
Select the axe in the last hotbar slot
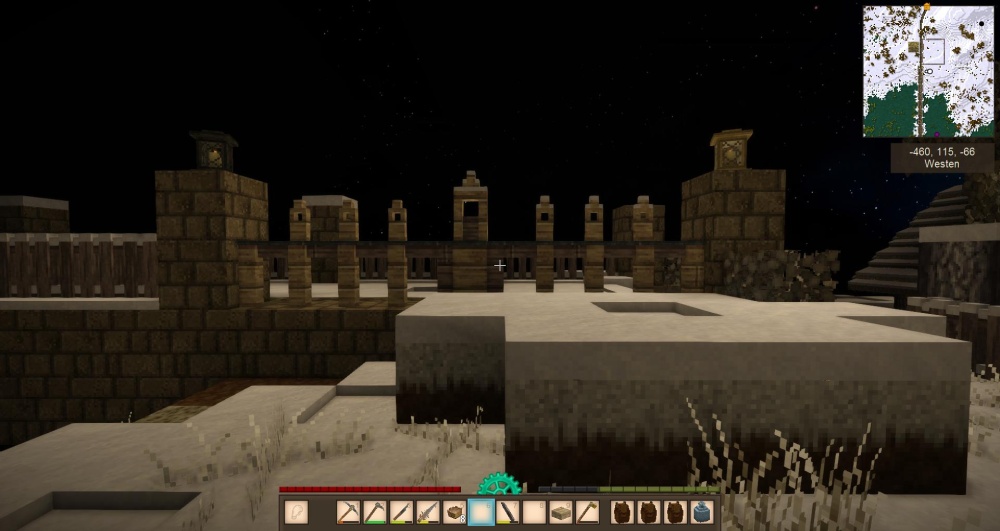[587, 512]
